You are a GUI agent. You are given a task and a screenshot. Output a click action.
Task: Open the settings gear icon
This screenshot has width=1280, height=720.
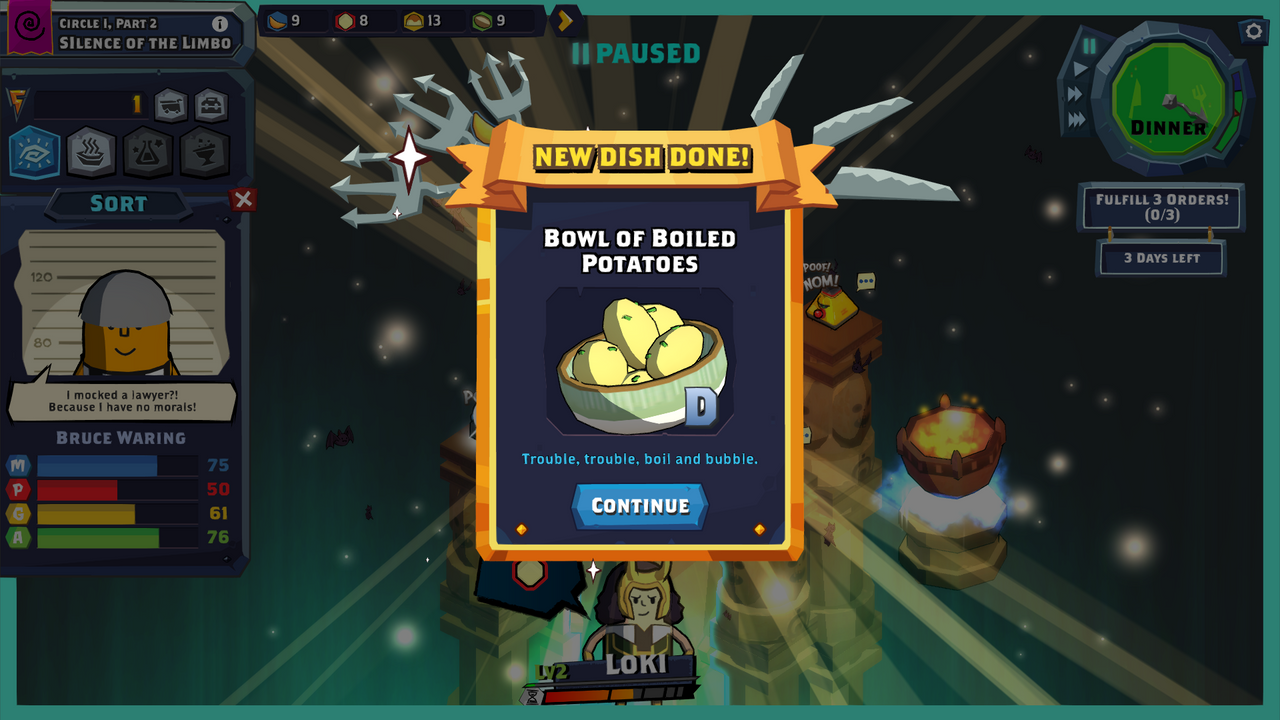point(1253,31)
